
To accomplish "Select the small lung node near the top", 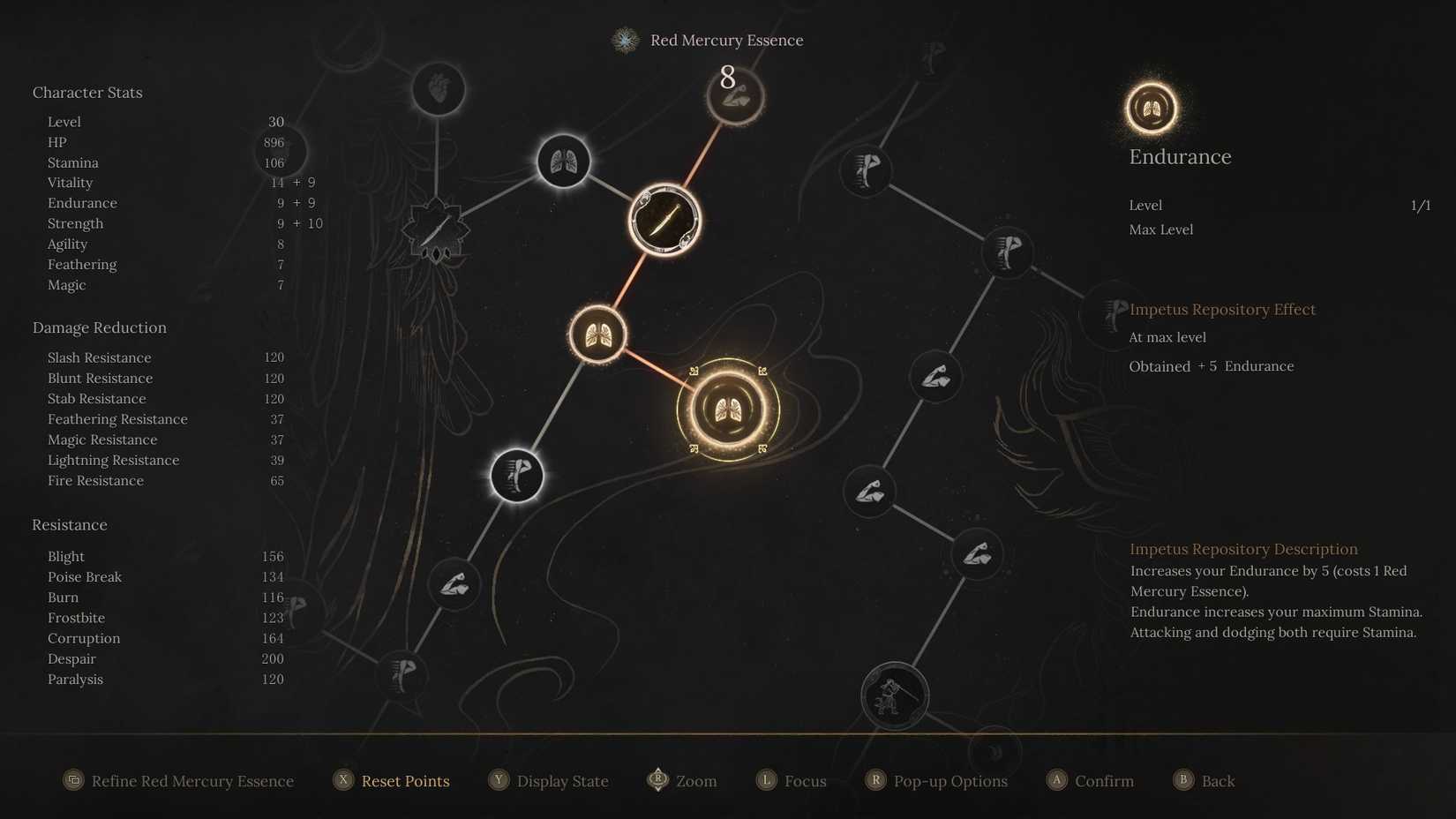I will [x=564, y=161].
